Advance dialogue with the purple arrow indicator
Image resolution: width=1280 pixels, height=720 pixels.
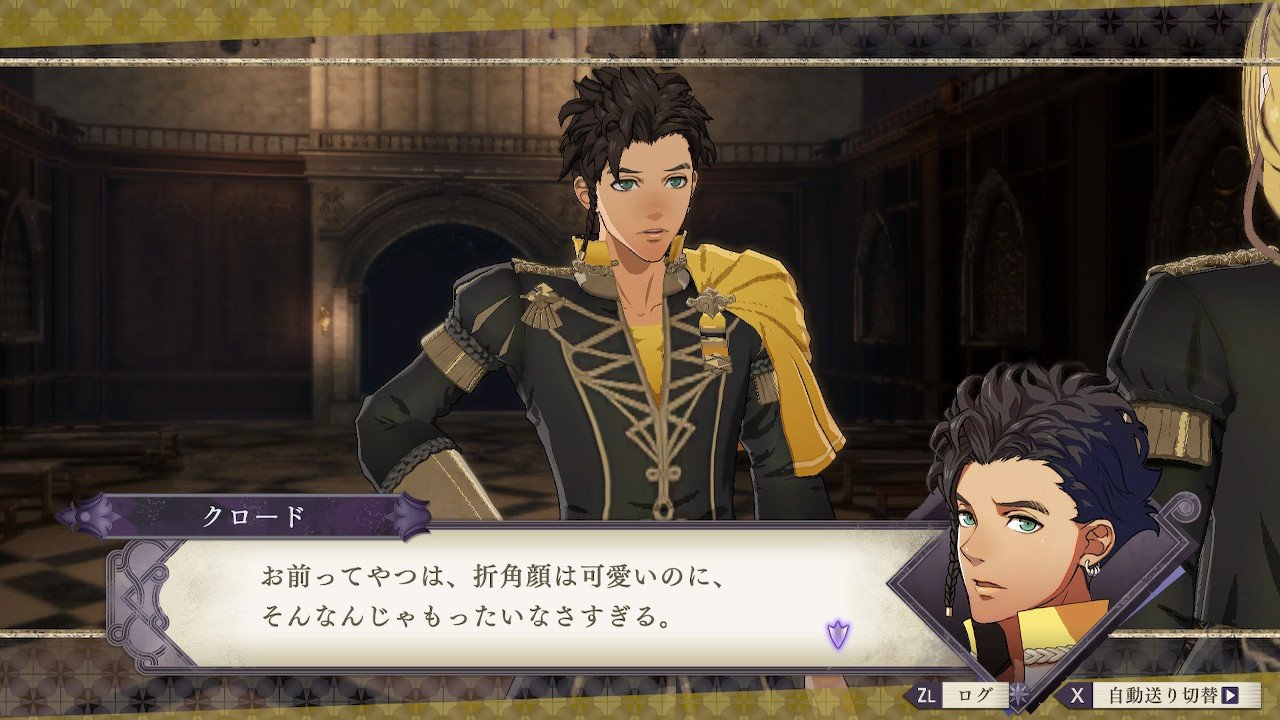point(837,633)
